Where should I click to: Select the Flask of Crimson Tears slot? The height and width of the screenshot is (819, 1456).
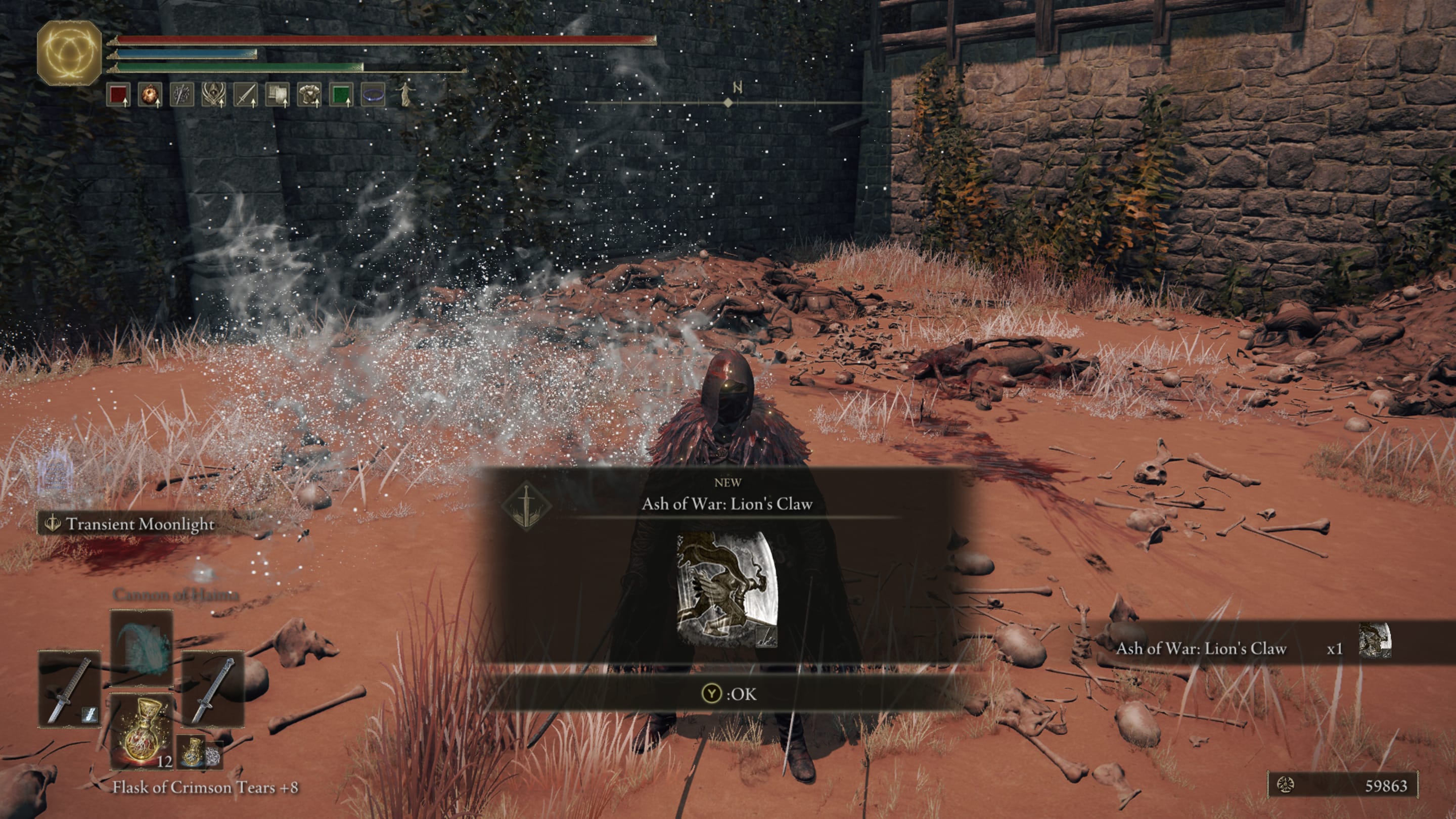[142, 733]
